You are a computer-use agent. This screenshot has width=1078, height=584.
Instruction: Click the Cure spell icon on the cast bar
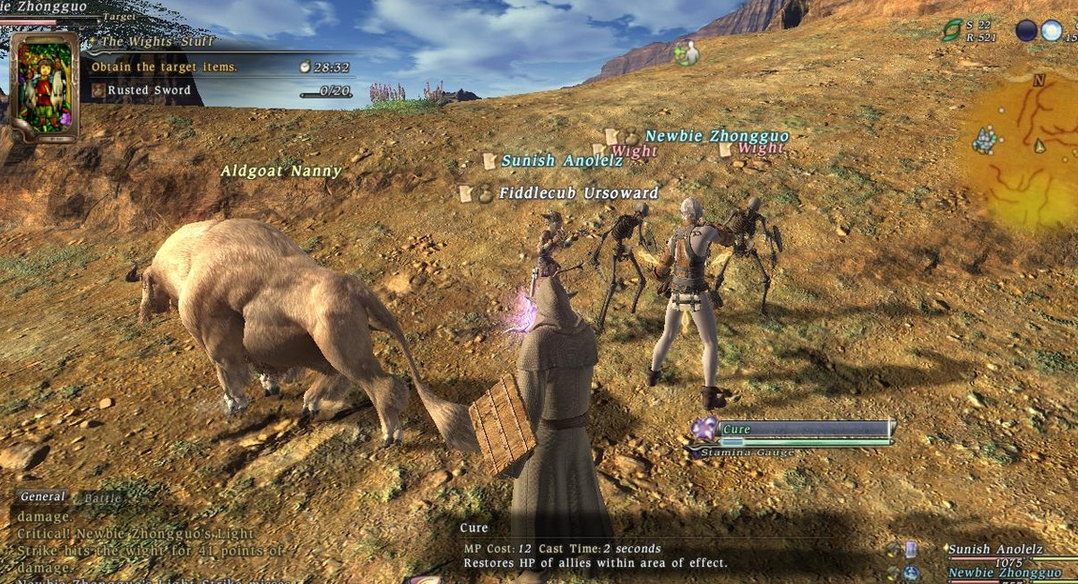point(705,429)
